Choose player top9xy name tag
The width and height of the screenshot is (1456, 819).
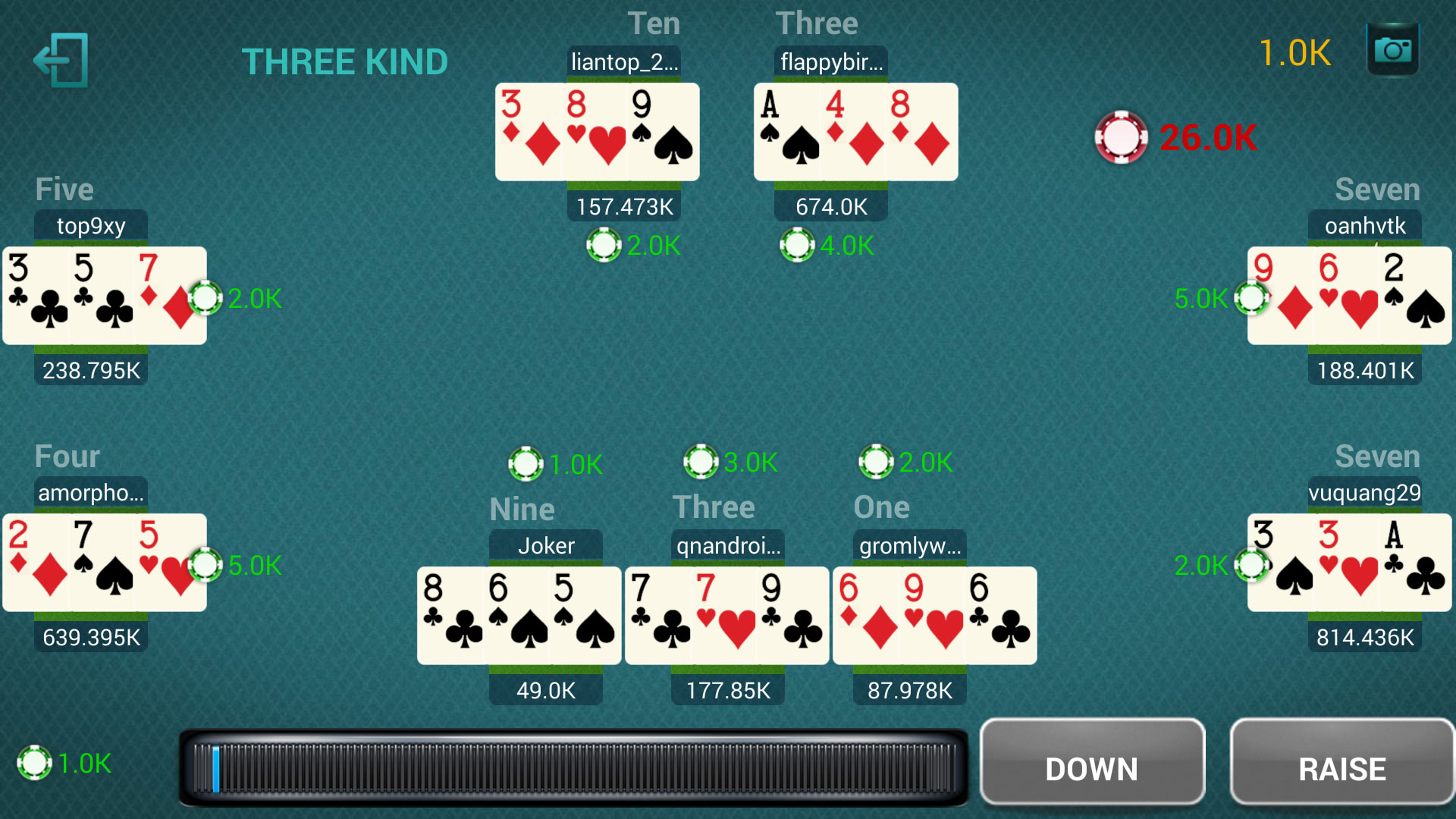click(x=91, y=225)
